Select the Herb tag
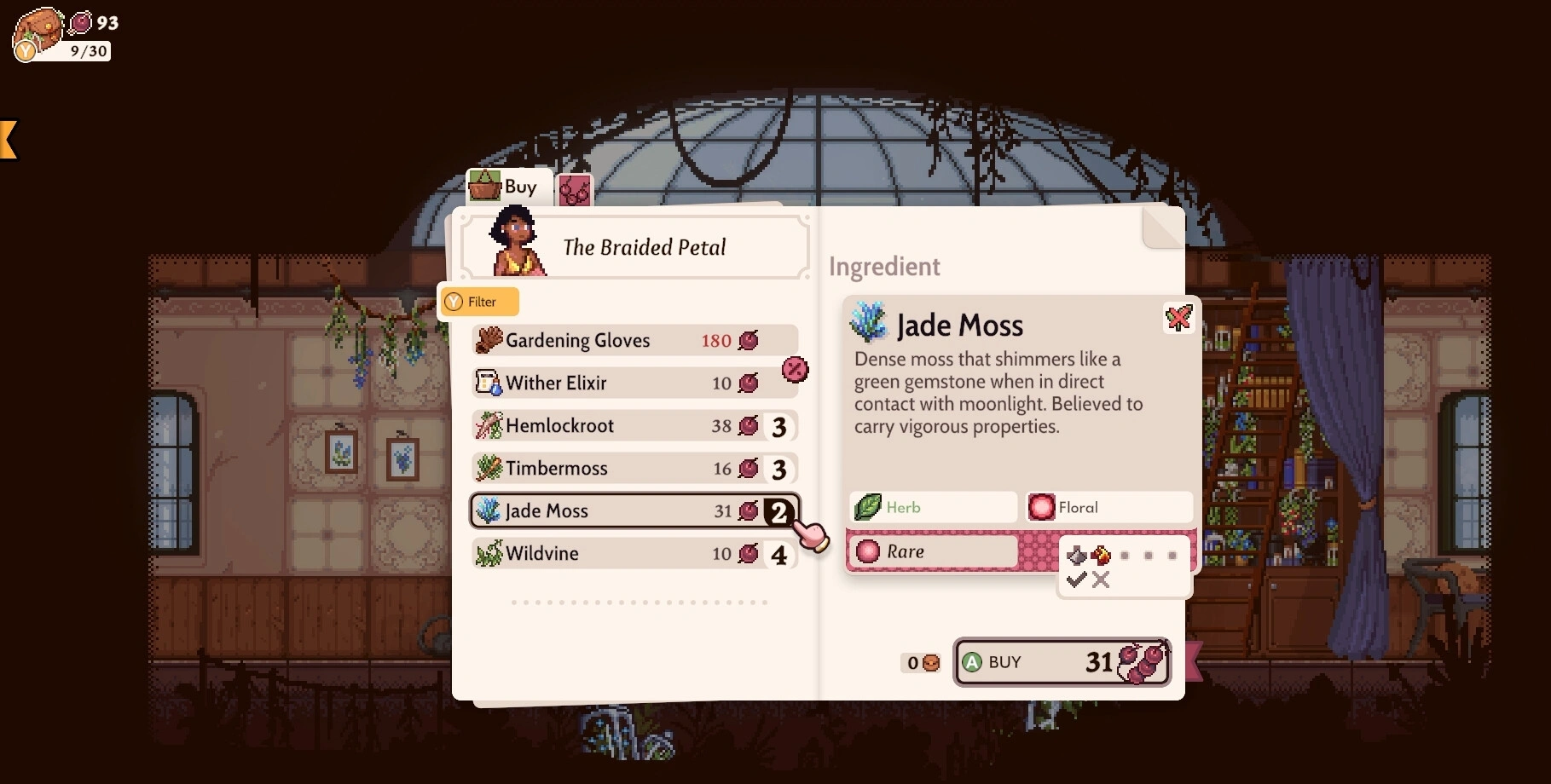Viewport: 1551px width, 784px height. [x=933, y=507]
